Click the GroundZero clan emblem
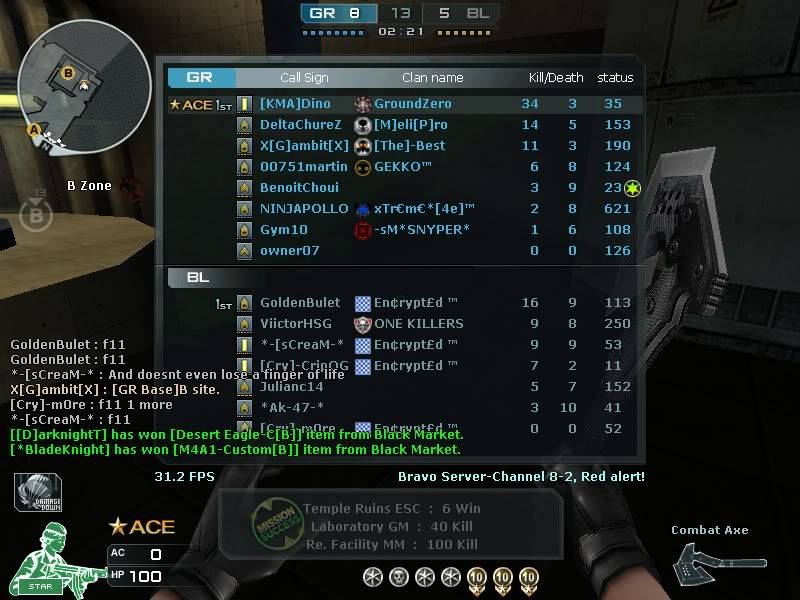The width and height of the screenshot is (800, 600). pyautogui.click(x=363, y=104)
